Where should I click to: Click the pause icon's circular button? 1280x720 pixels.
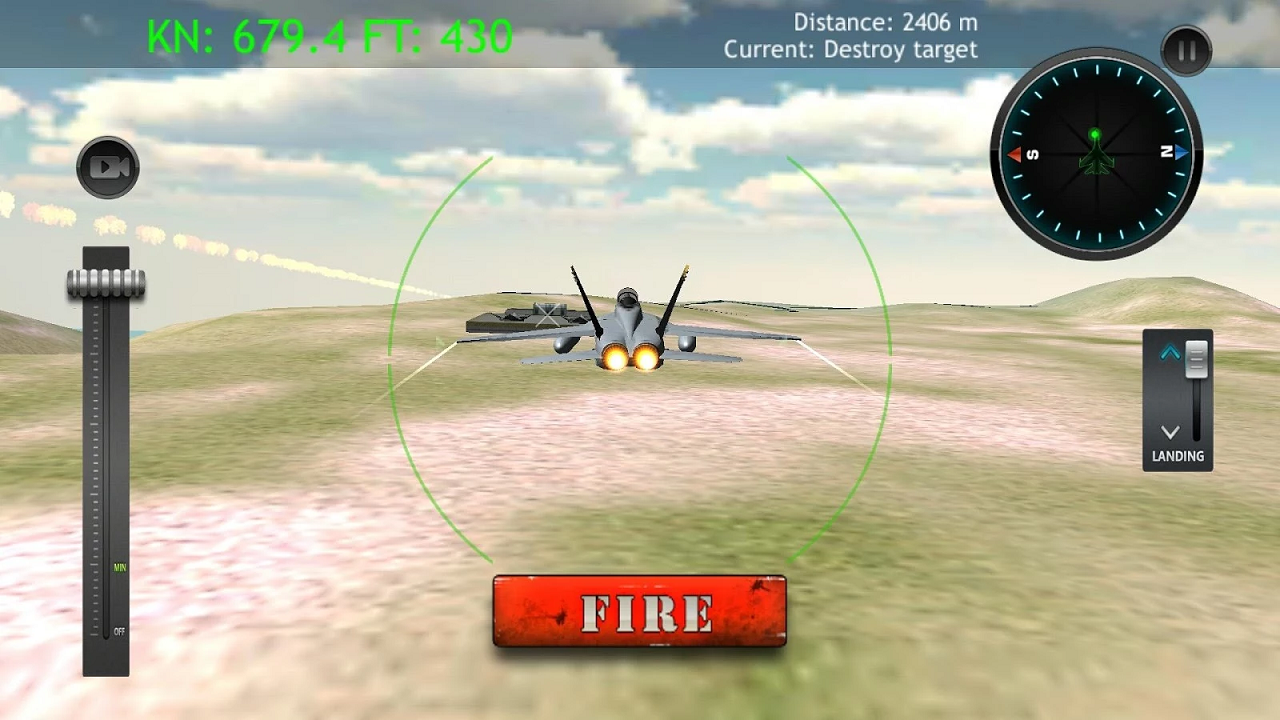pyautogui.click(x=1186, y=51)
